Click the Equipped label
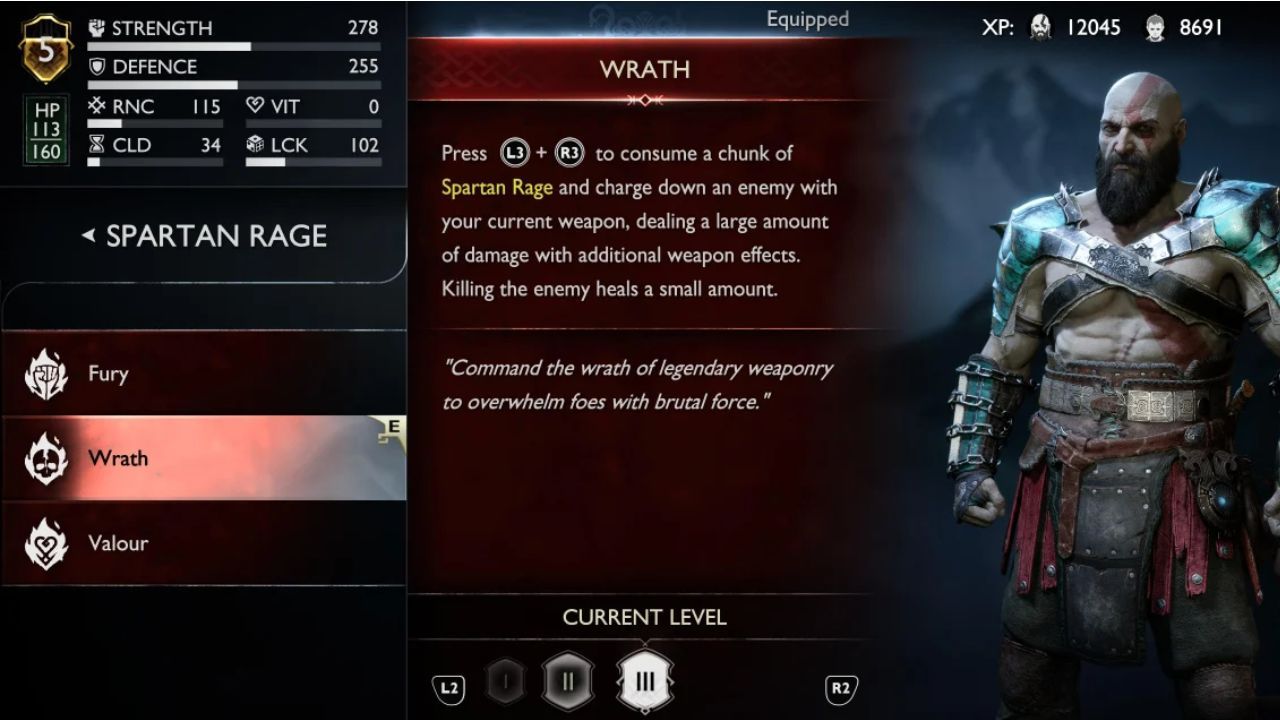The image size is (1280, 720). (807, 18)
